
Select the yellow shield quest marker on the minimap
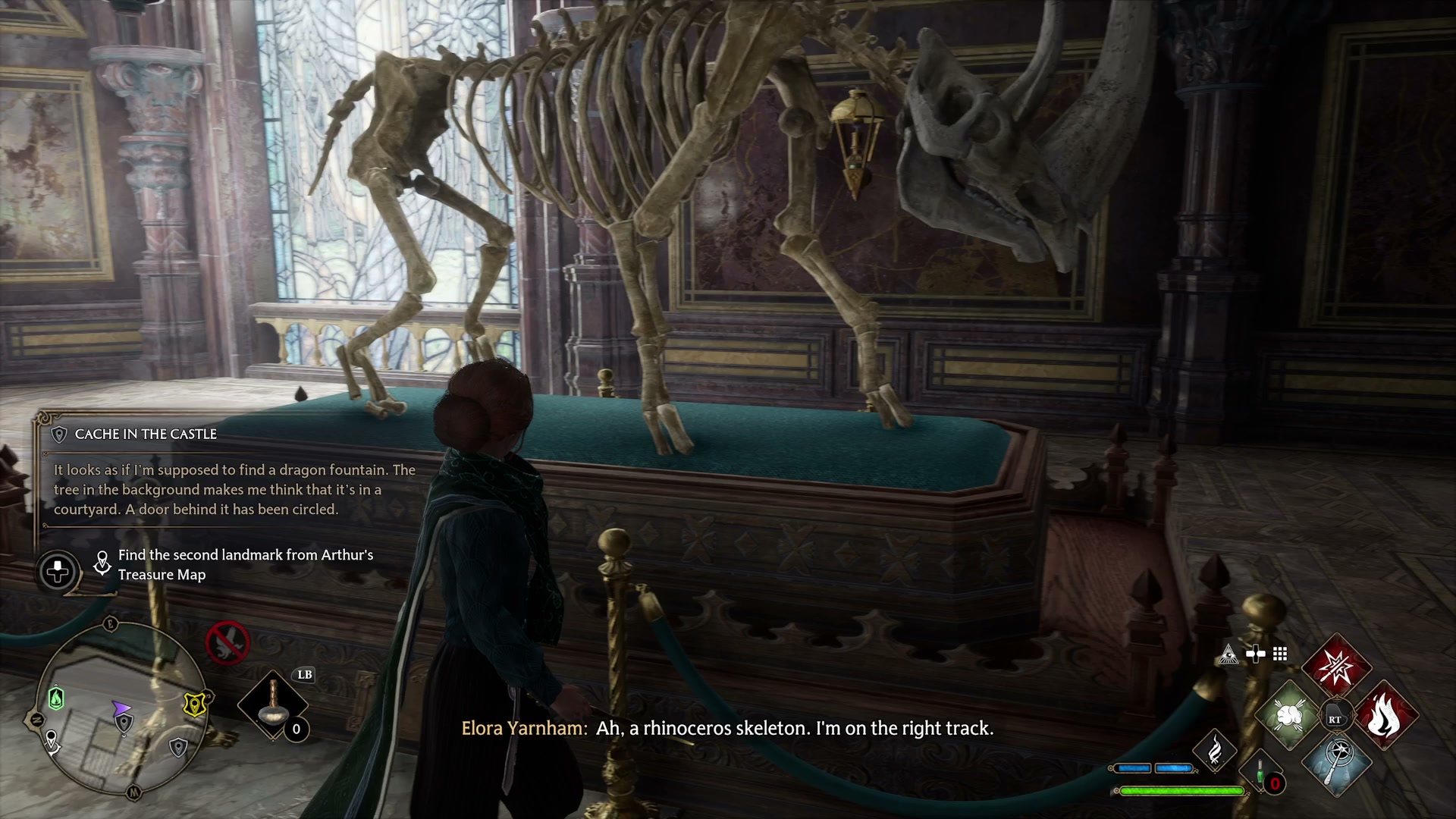point(195,704)
